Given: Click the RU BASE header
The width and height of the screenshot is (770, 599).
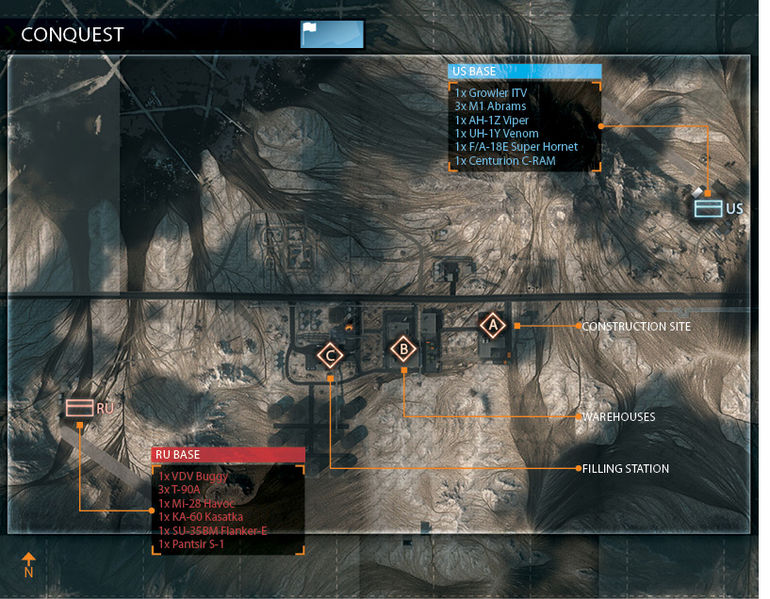Looking at the screenshot, I should point(228,455).
